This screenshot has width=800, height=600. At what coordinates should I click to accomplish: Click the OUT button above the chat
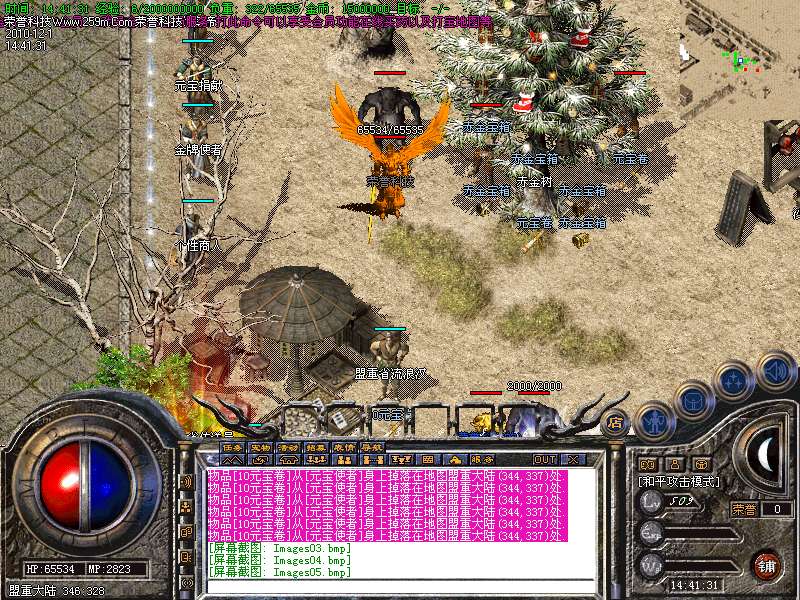(544, 459)
